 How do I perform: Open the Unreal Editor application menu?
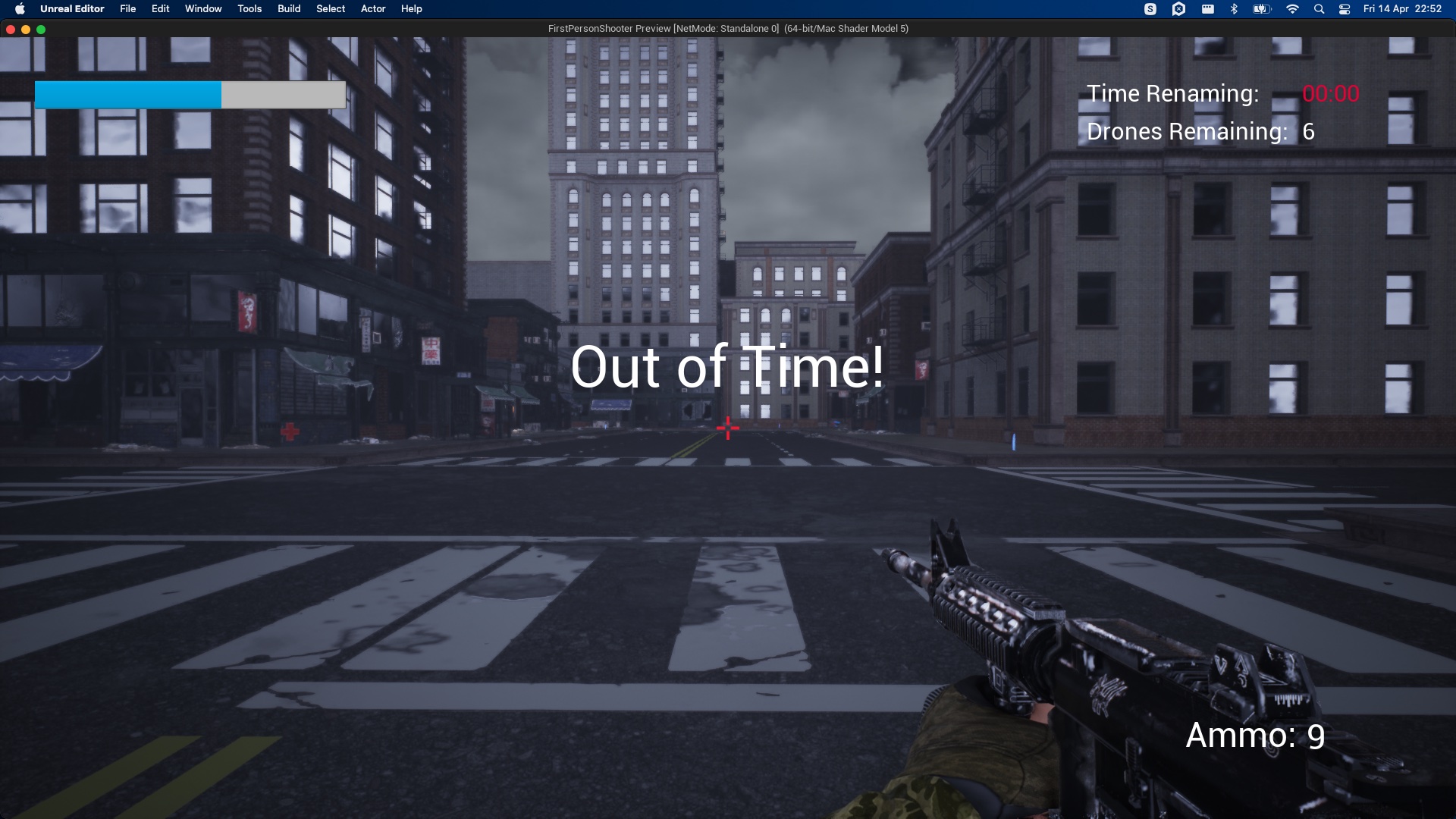[x=72, y=8]
